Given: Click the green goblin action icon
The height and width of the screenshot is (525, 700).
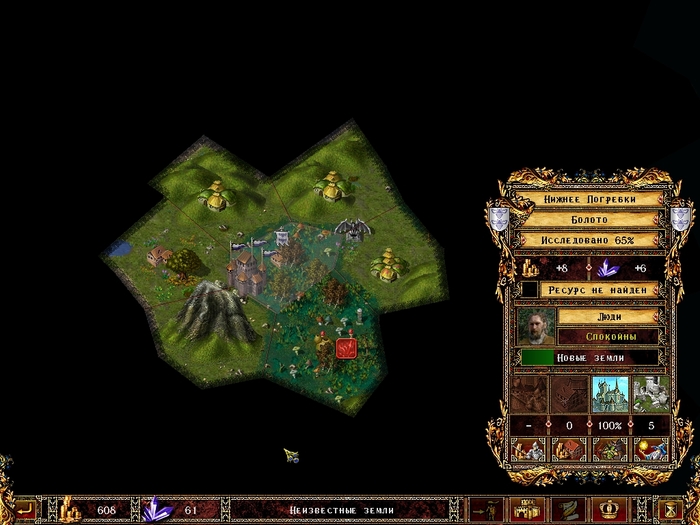Looking at the screenshot, I should (x=608, y=449).
